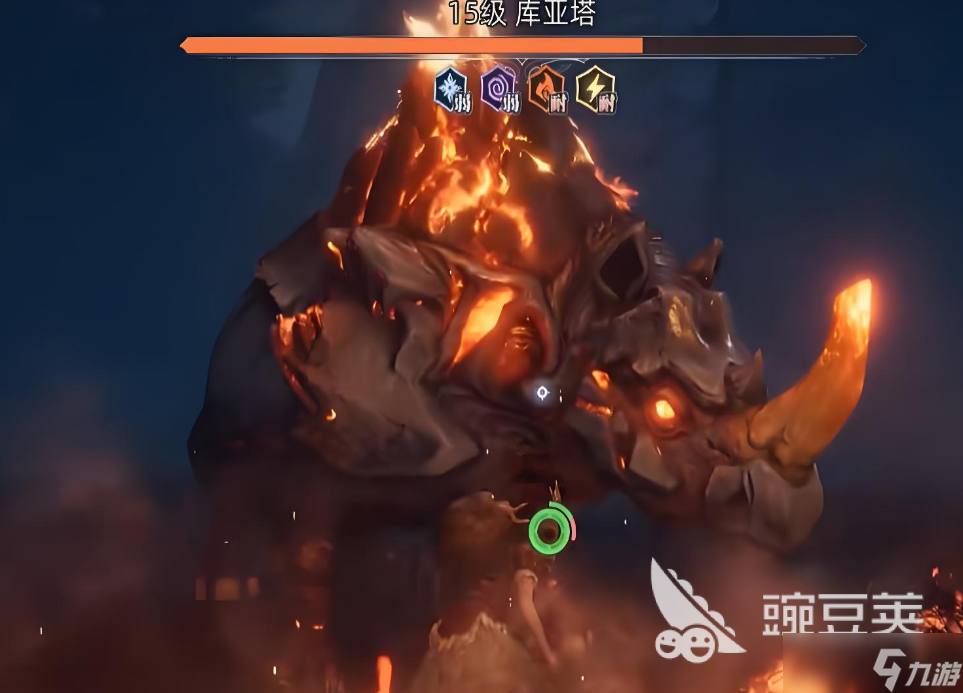Inspect the fire resistance icon
This screenshot has height=693, width=963.
(547, 88)
